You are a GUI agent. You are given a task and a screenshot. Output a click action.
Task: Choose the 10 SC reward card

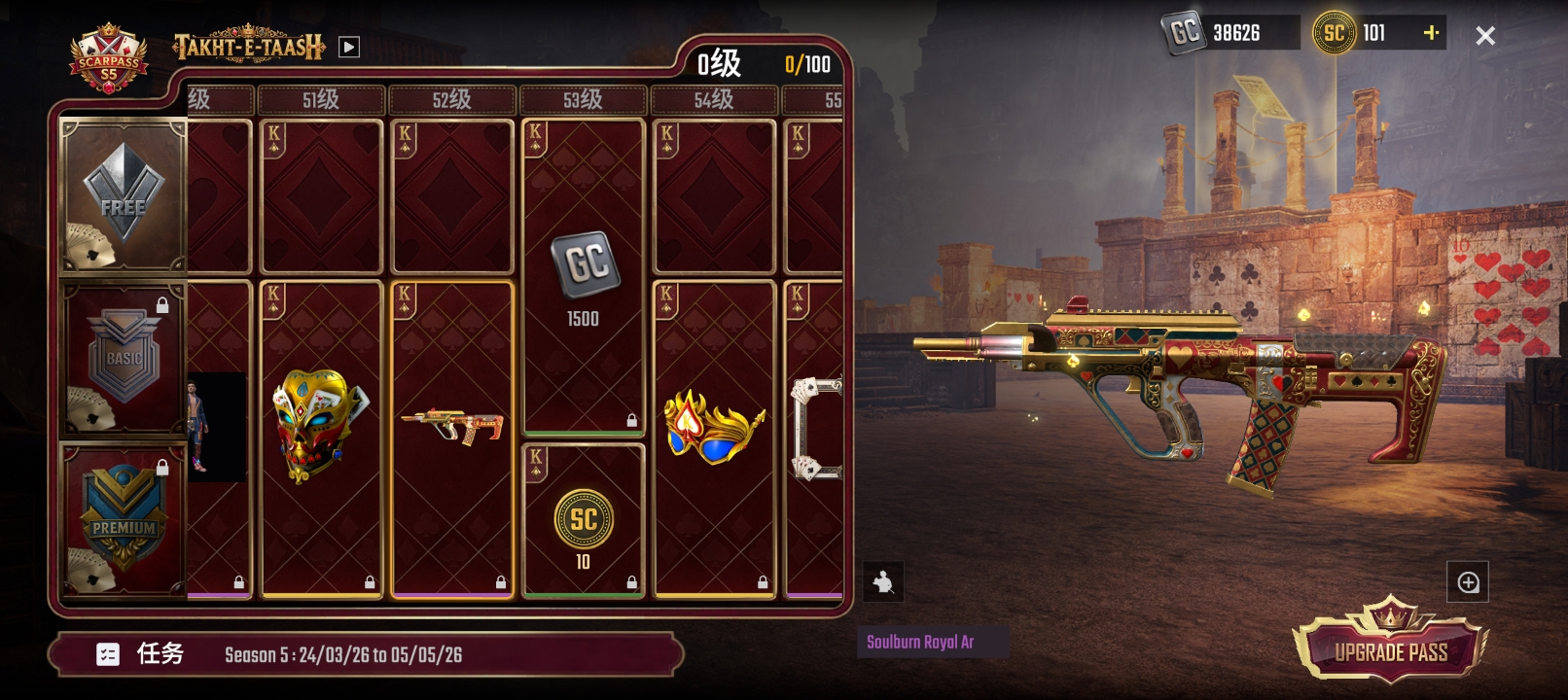[x=583, y=521]
